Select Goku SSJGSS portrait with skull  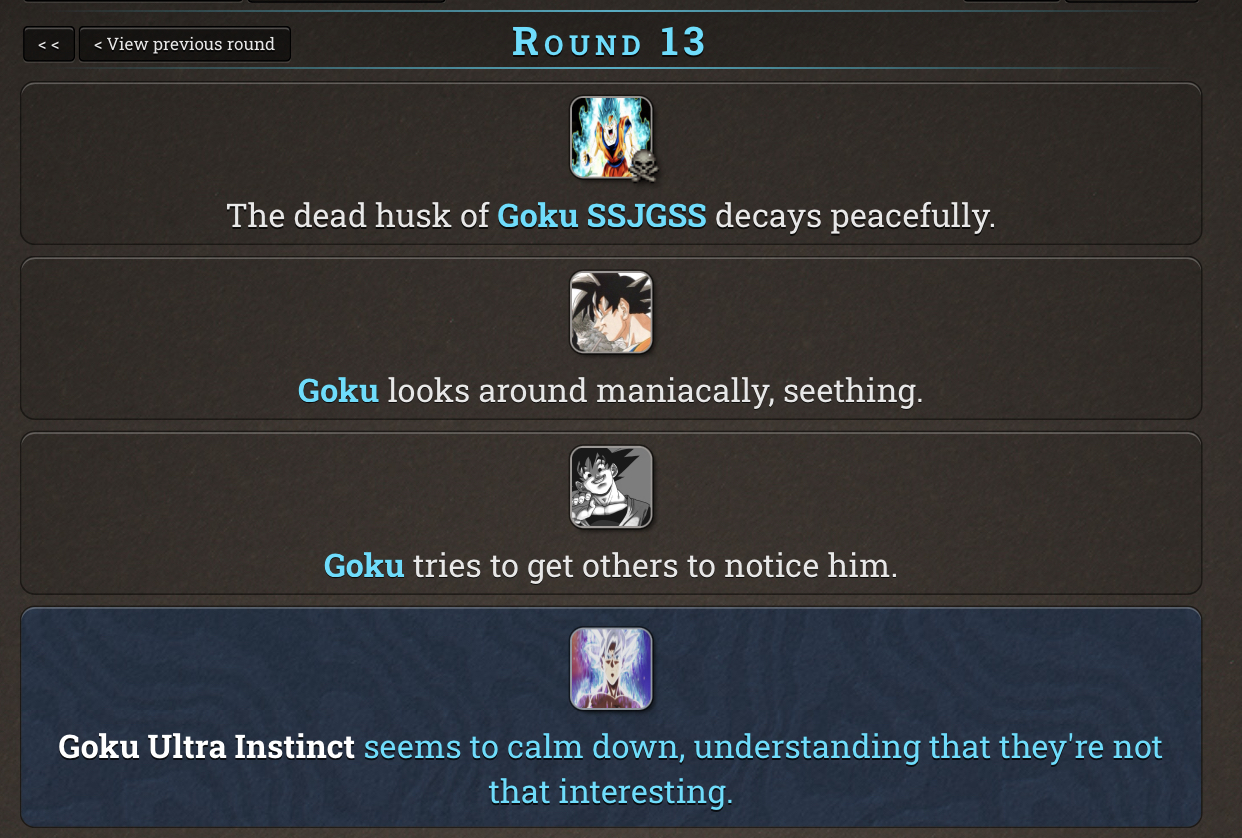tap(611, 138)
